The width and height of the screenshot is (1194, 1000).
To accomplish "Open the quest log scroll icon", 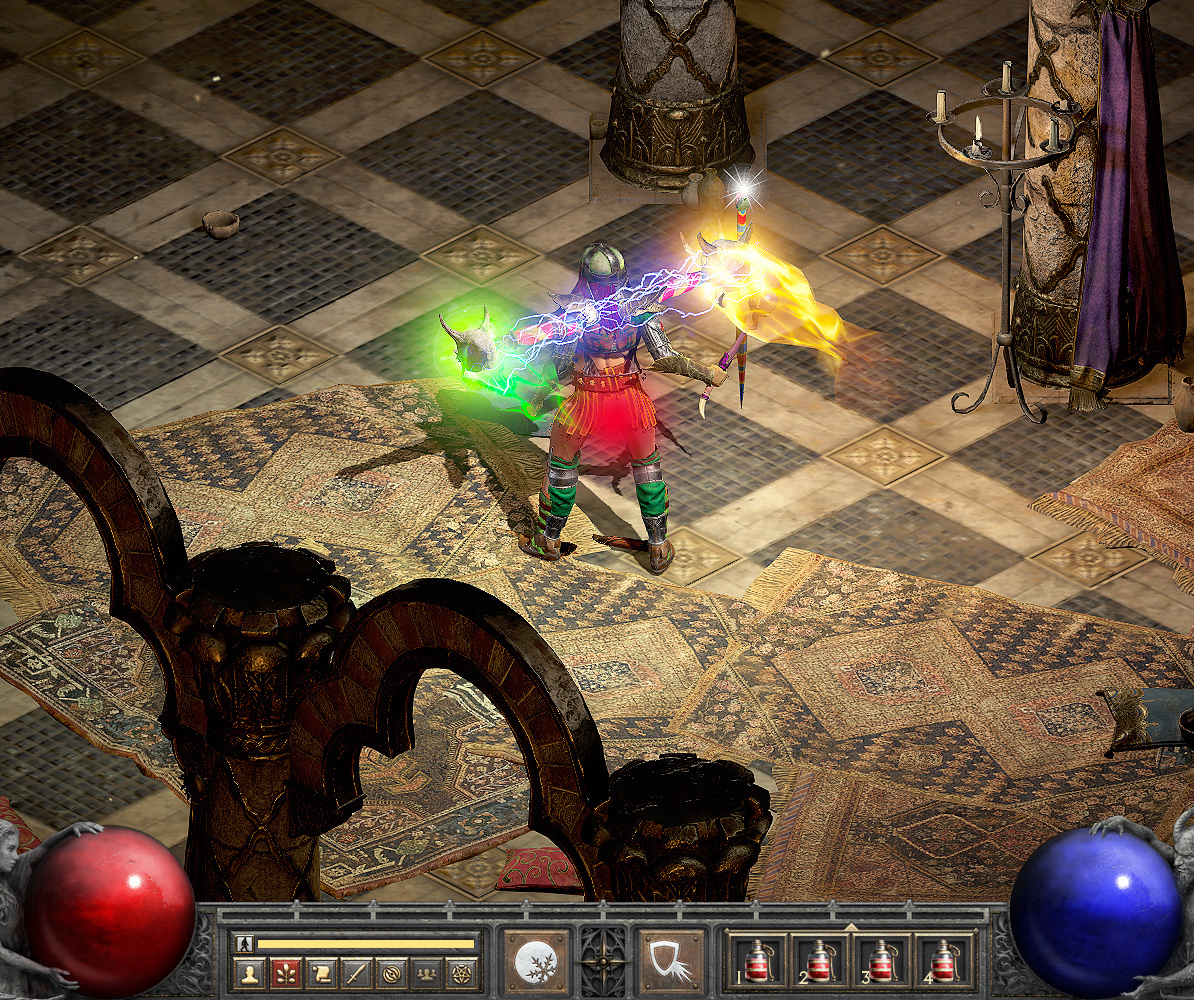I will click(322, 972).
